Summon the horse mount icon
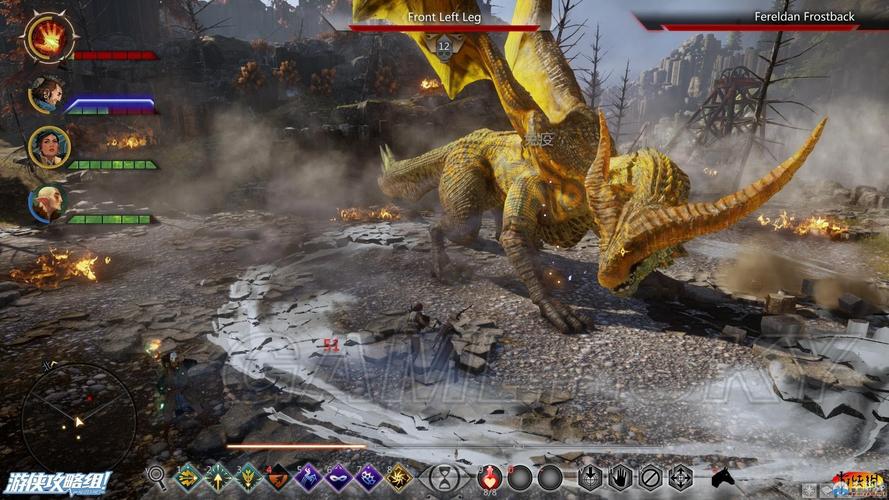Viewport: 889px width, 500px height. click(x=723, y=476)
